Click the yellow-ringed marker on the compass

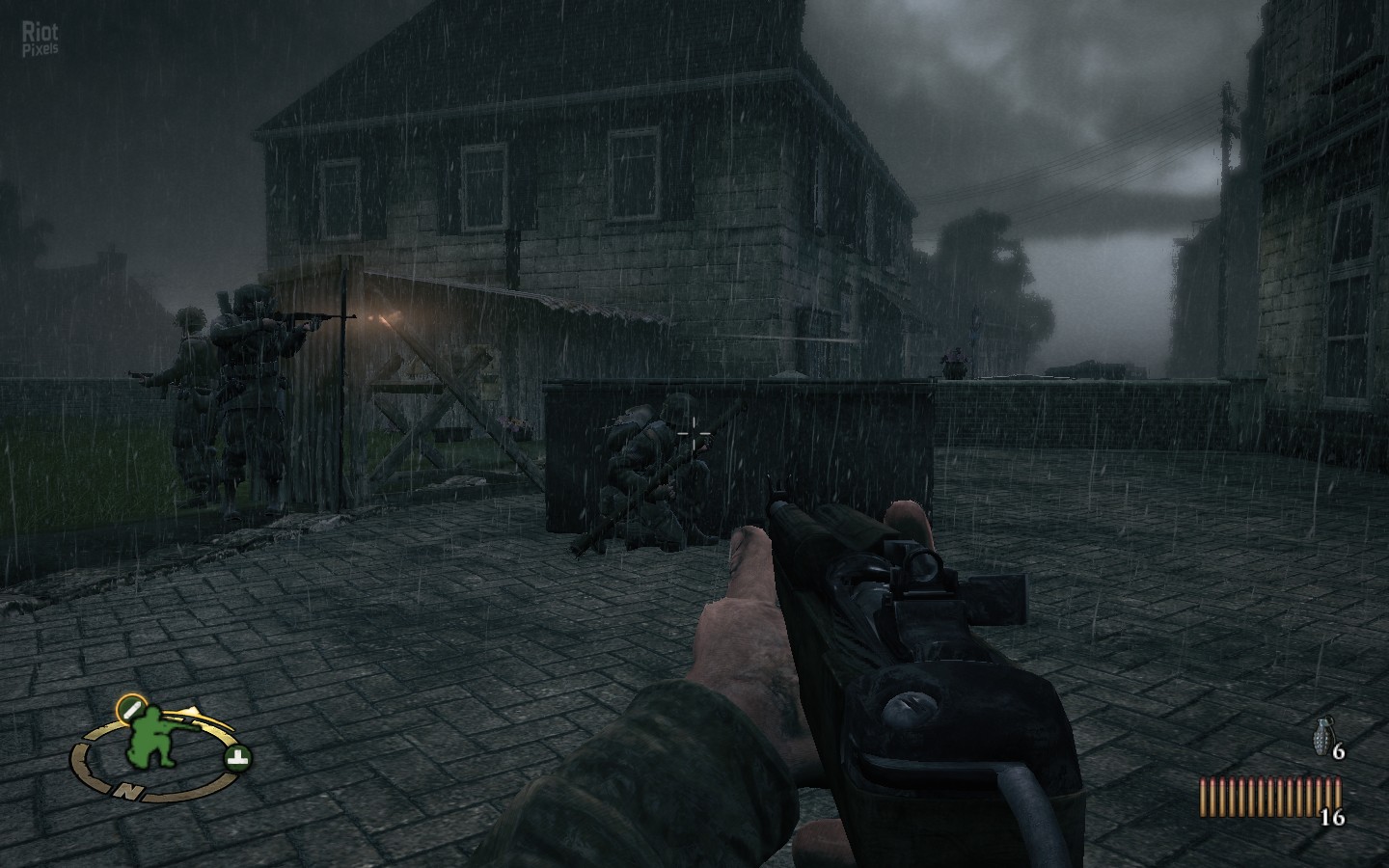point(127,709)
